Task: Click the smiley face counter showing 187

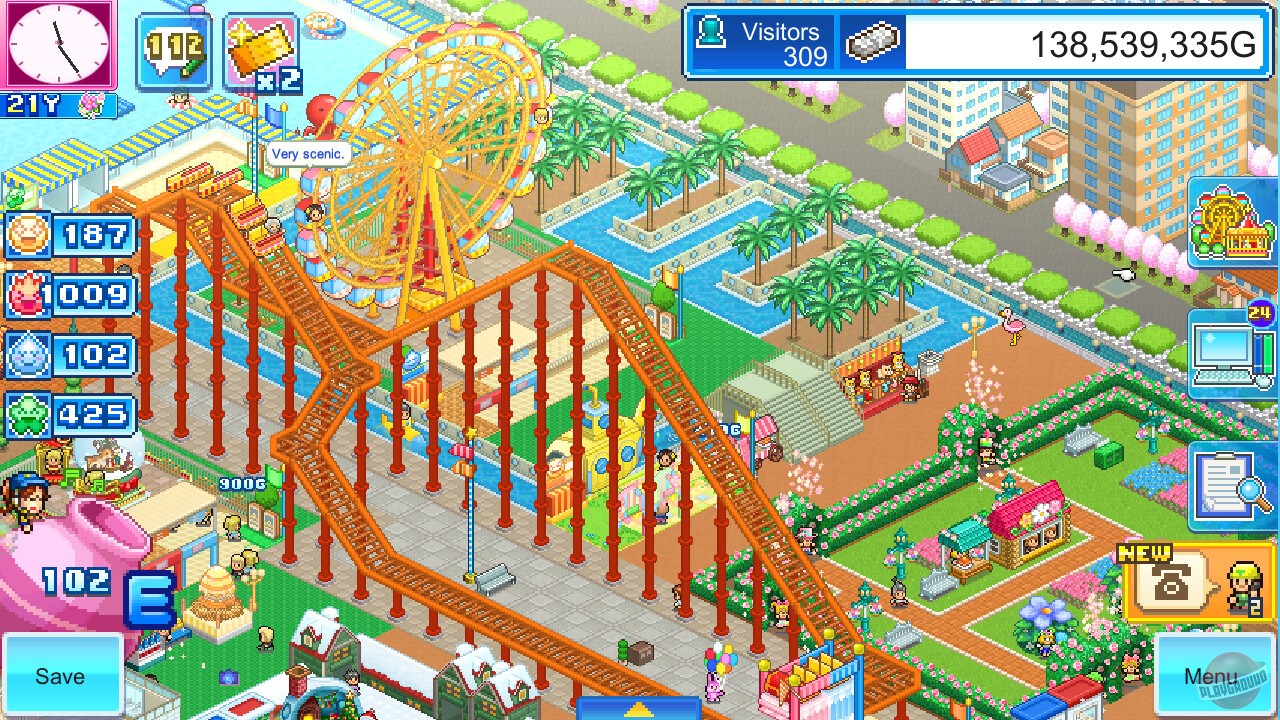Action: [x=70, y=235]
